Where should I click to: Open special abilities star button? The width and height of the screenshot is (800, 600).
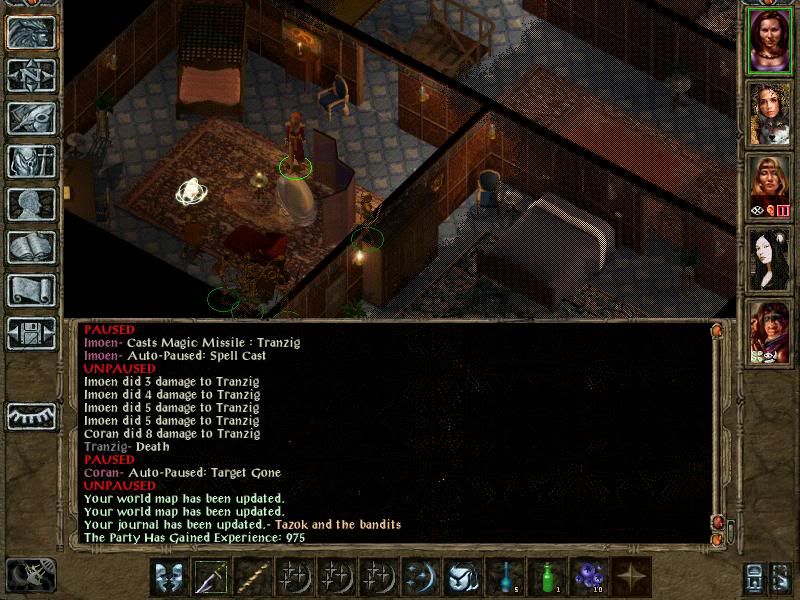point(631,577)
